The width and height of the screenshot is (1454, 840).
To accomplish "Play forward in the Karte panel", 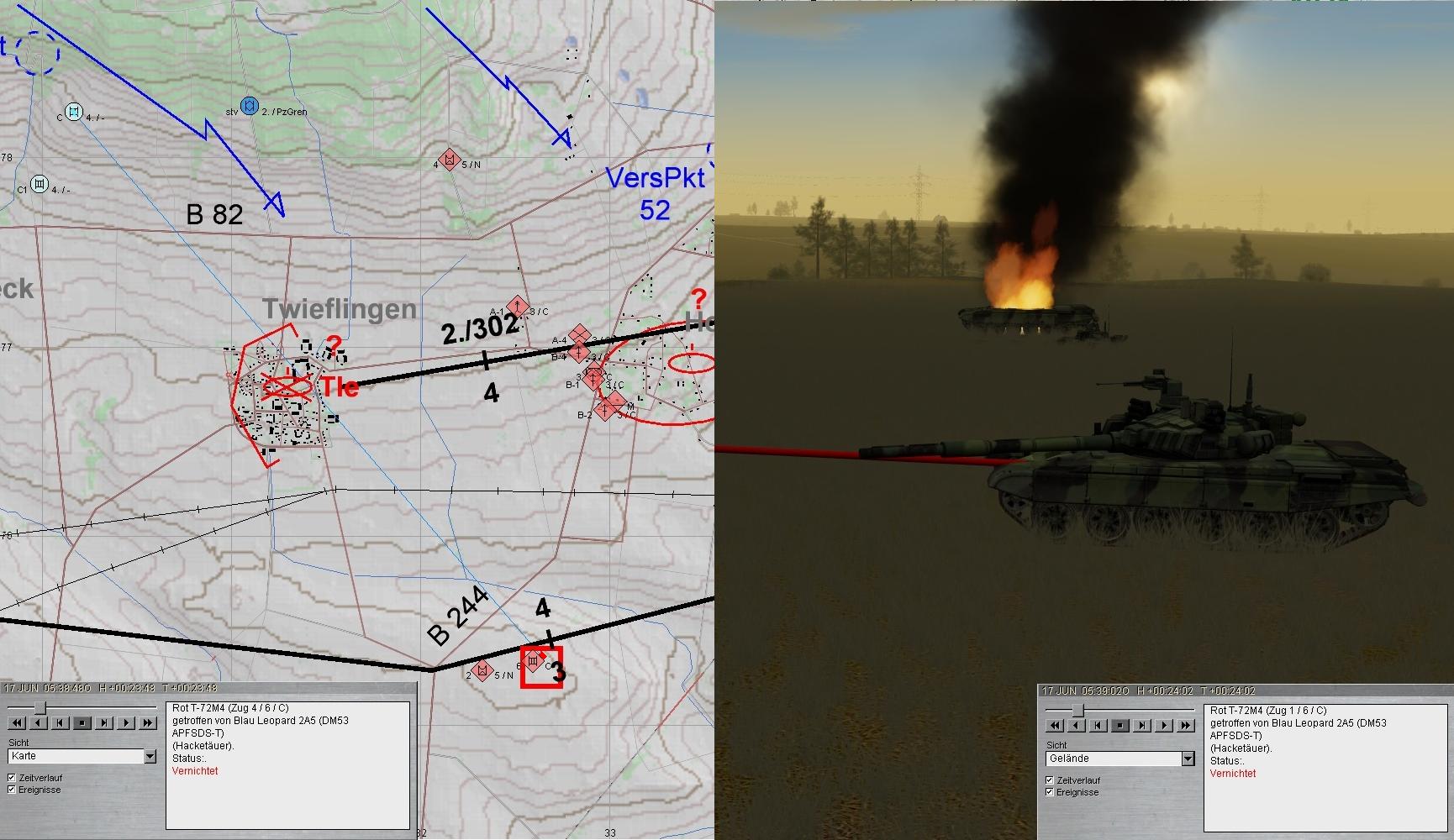I will (125, 723).
